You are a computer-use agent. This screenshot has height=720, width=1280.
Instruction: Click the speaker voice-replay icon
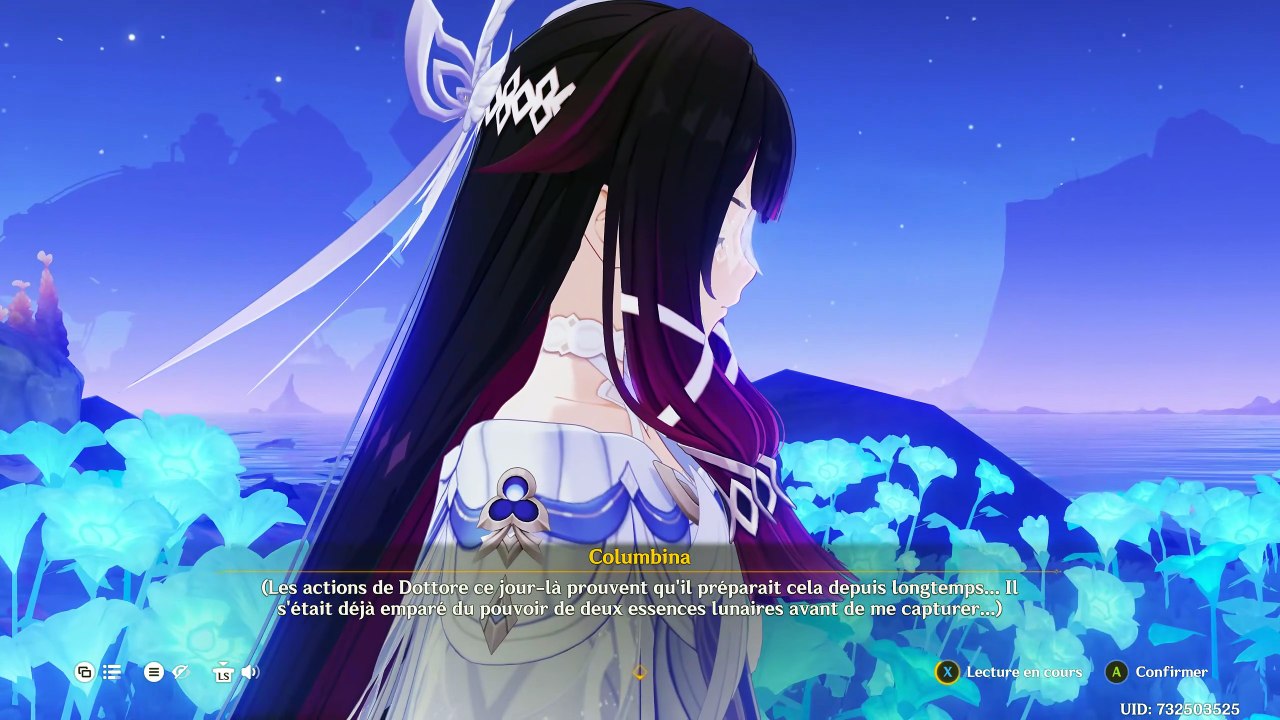tap(250, 672)
